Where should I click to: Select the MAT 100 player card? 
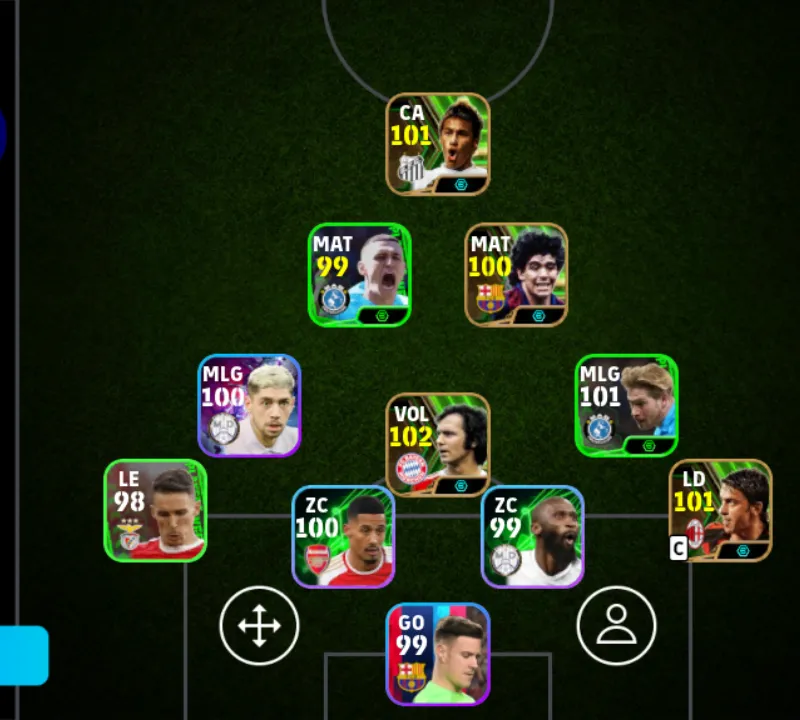[x=516, y=274]
